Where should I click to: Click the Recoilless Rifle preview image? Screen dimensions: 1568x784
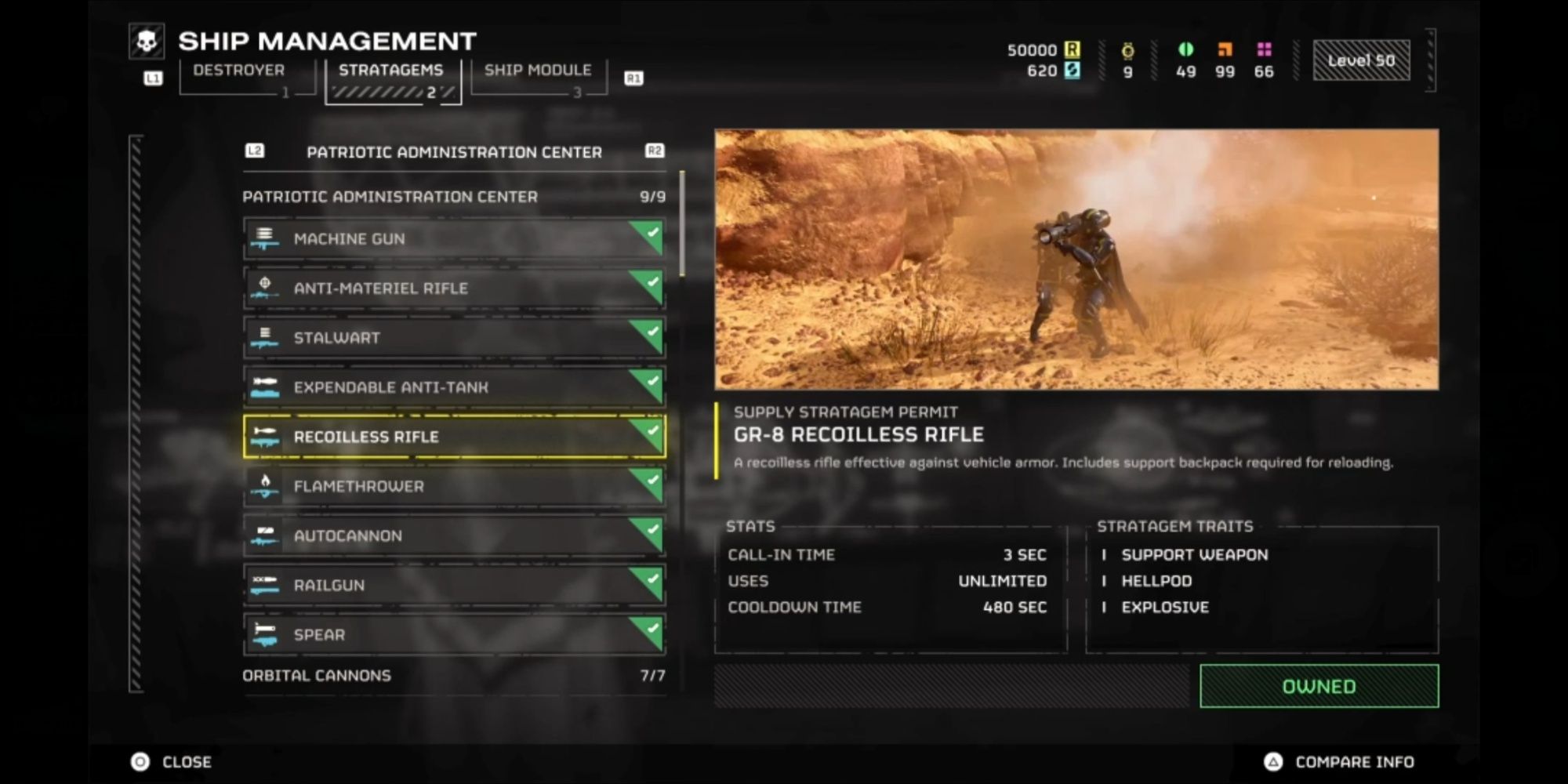tap(1076, 260)
